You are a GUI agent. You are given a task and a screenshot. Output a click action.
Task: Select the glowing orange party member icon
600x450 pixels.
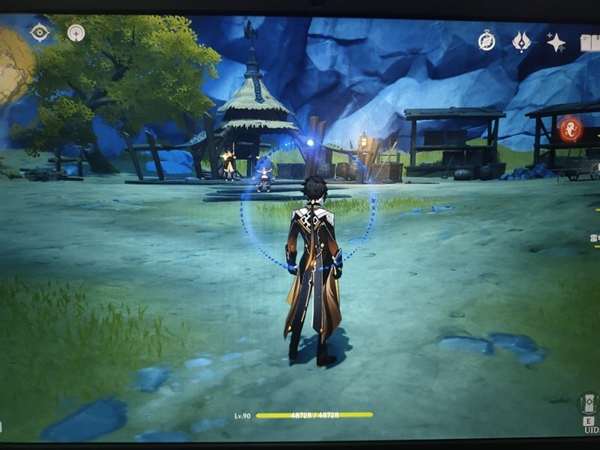(x=571, y=129)
